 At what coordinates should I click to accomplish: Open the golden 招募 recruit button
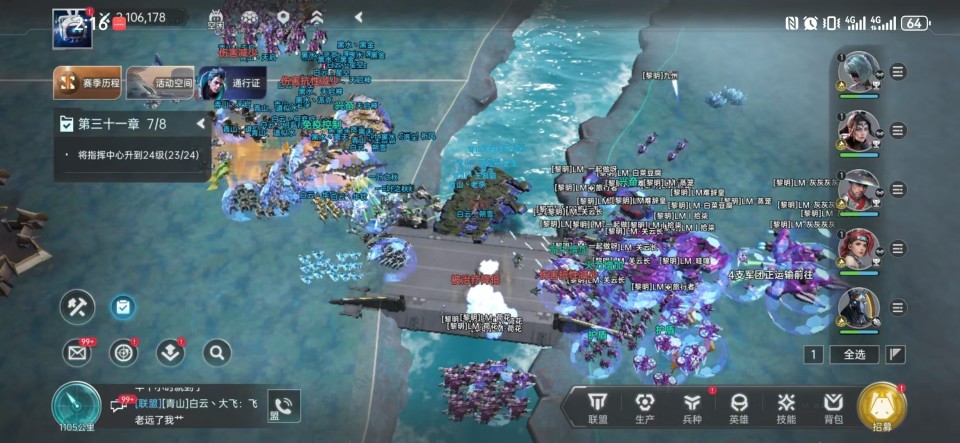click(x=882, y=407)
